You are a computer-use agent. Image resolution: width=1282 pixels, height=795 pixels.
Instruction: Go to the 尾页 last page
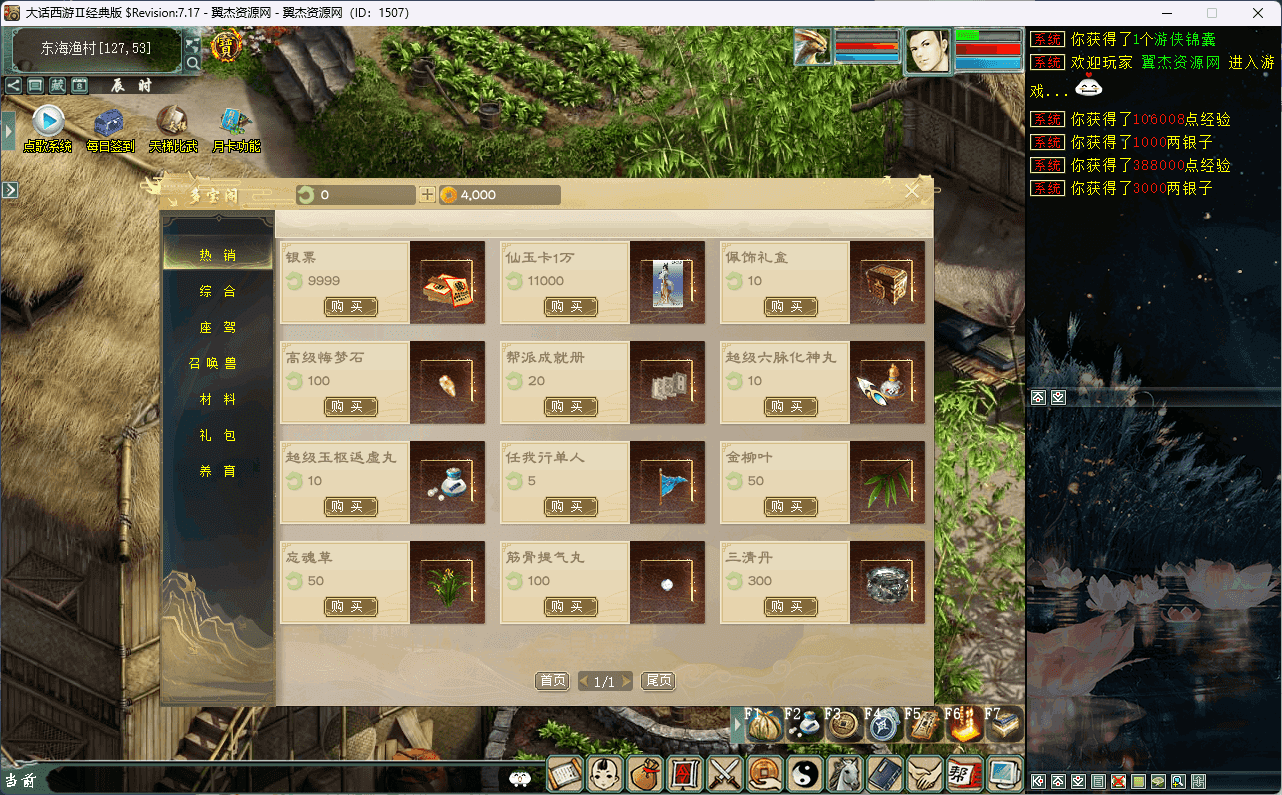click(x=658, y=681)
